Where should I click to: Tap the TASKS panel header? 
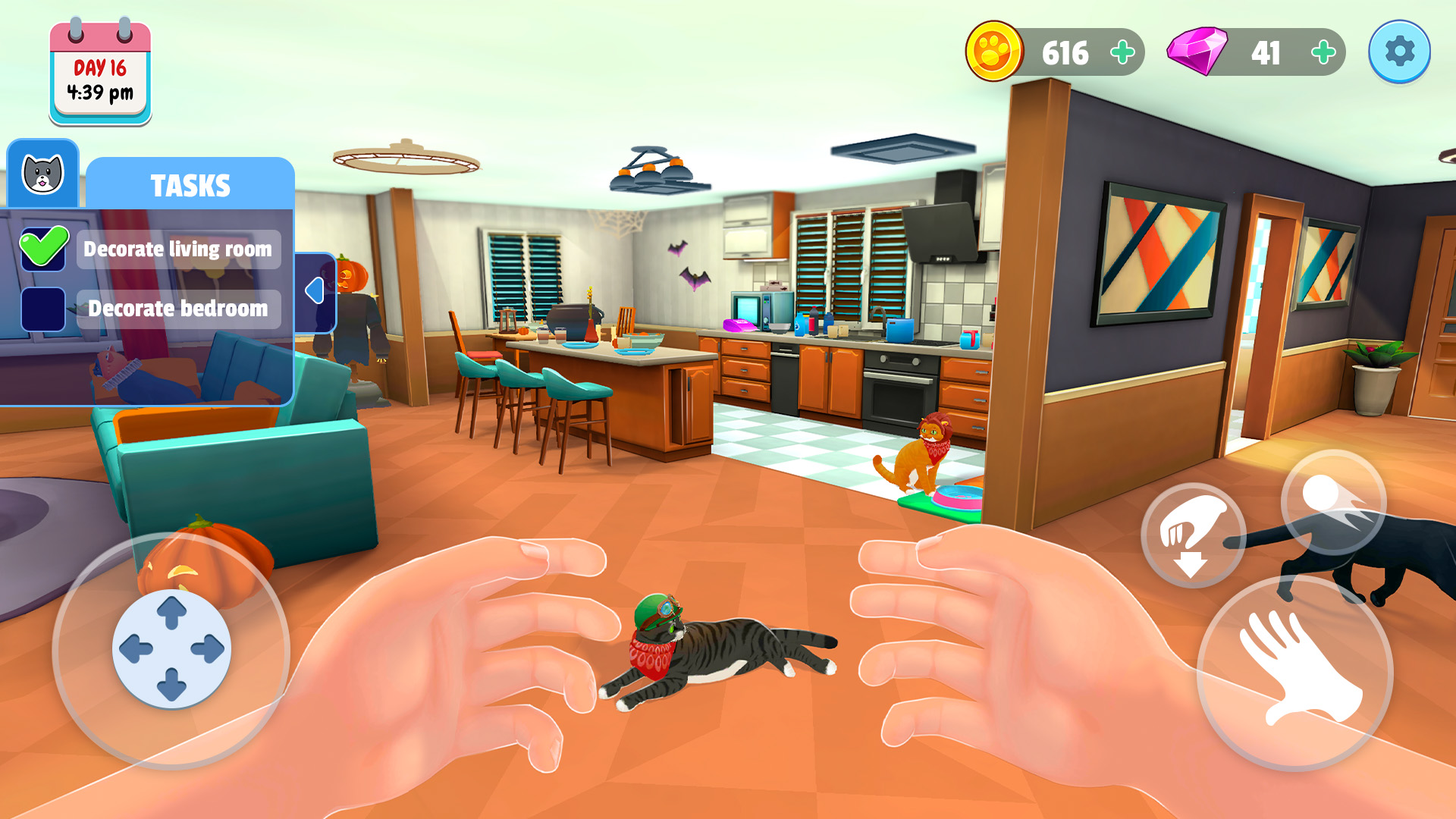pyautogui.click(x=190, y=184)
